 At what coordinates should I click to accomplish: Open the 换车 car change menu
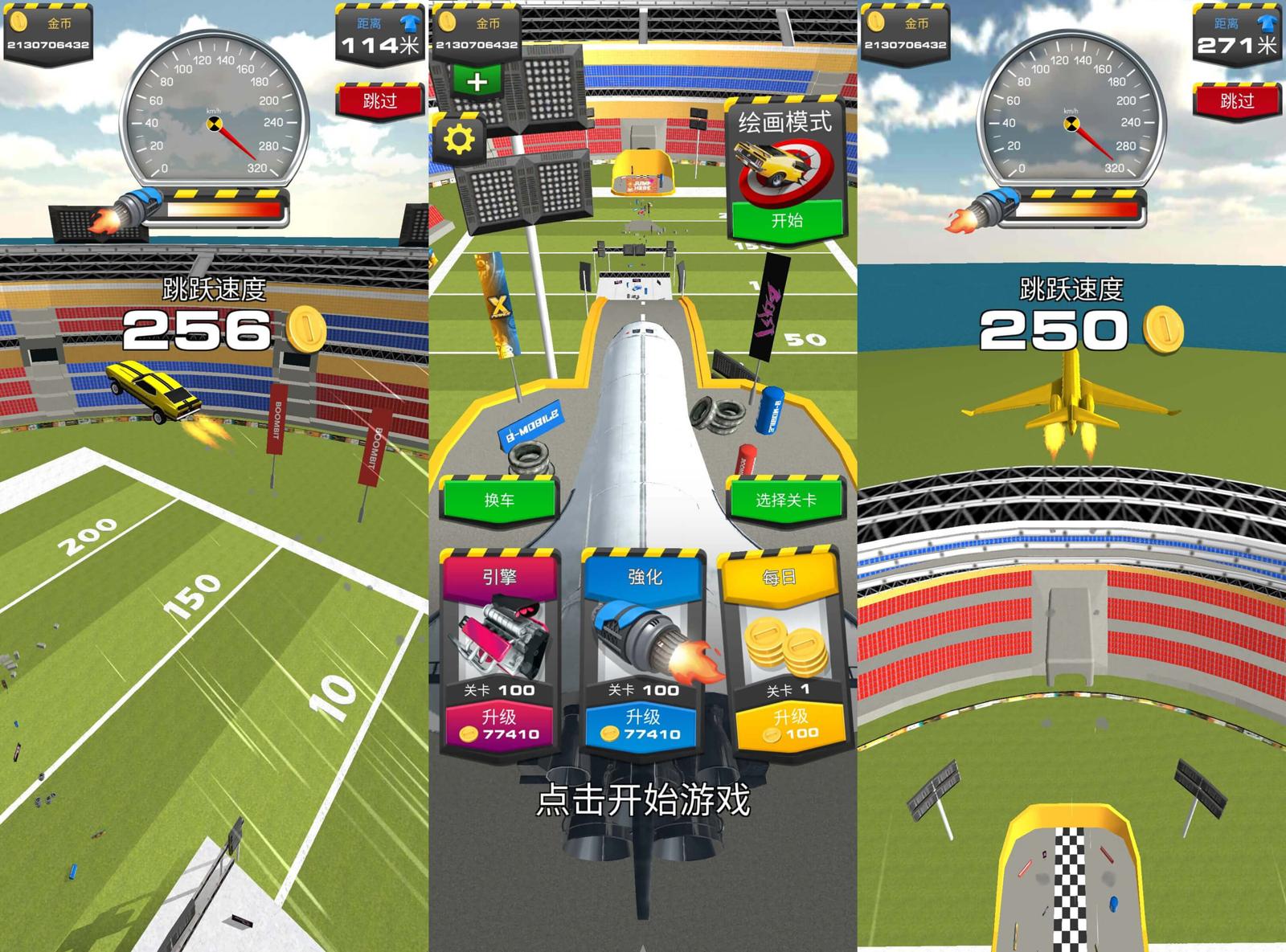[499, 500]
